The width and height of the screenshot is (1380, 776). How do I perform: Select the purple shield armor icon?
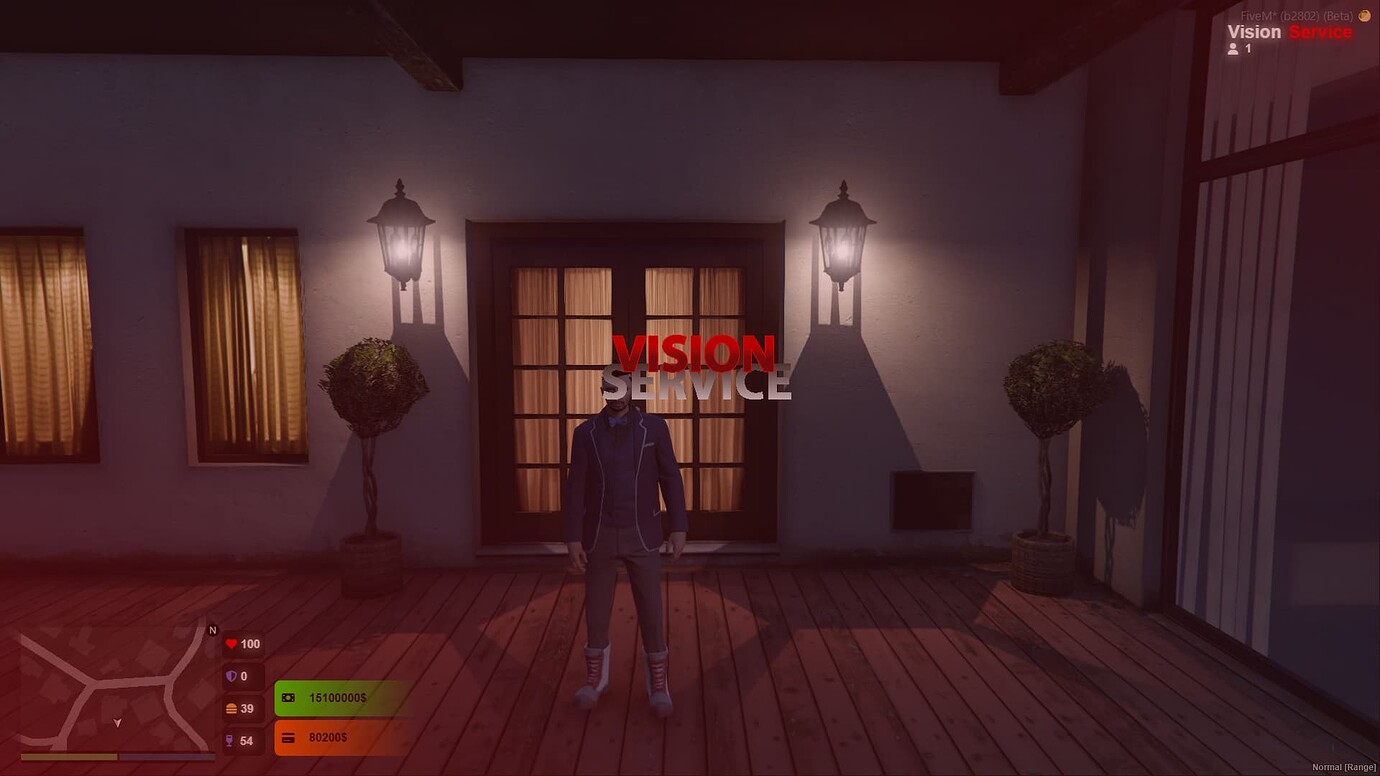(232, 676)
